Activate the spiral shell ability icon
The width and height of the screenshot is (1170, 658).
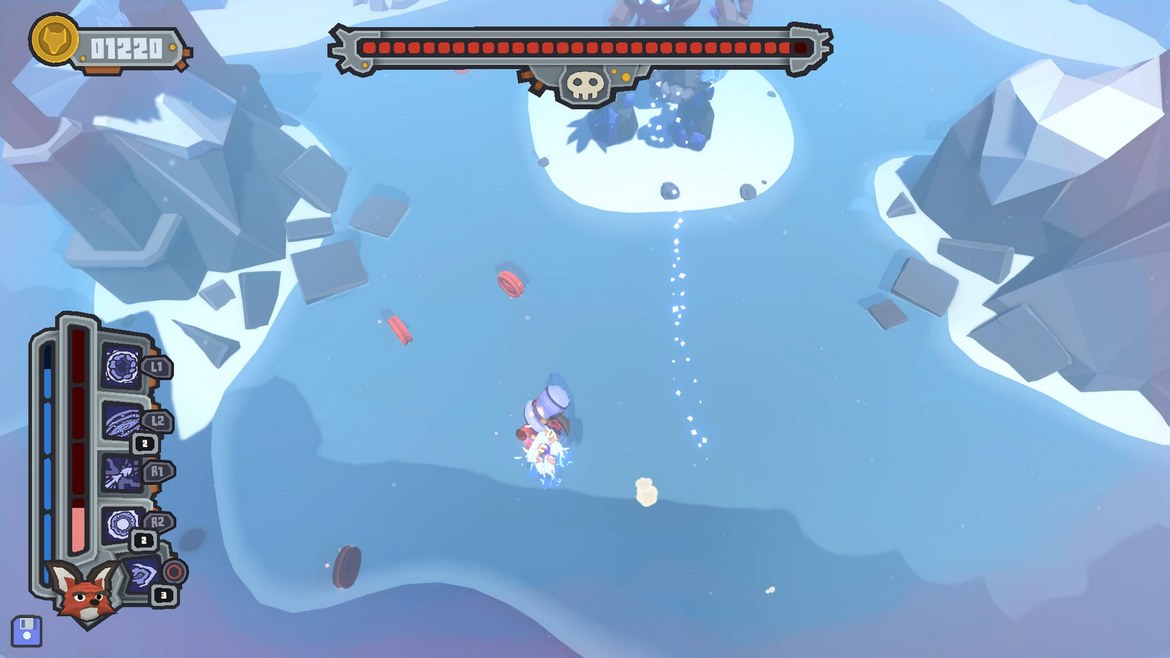[x=141, y=577]
